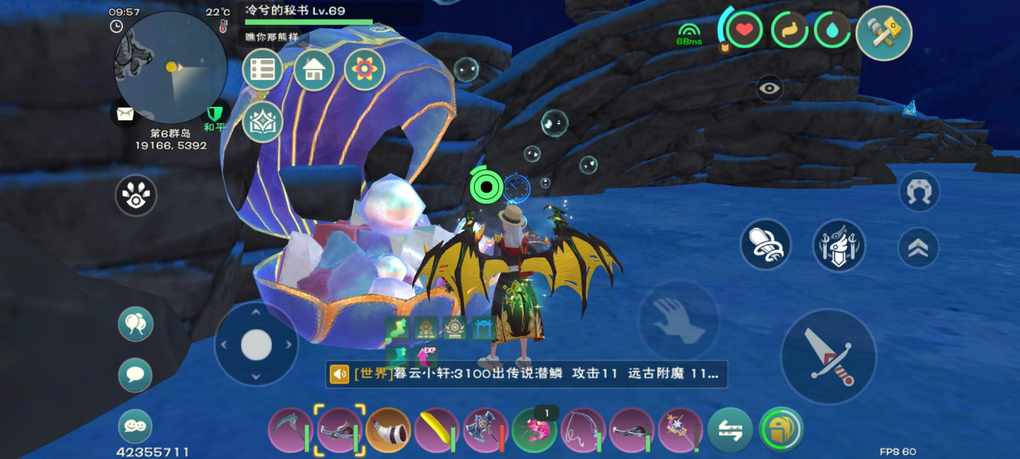The width and height of the screenshot is (1020, 459).
Task: Tap the open hand interact button
Action: [x=678, y=320]
